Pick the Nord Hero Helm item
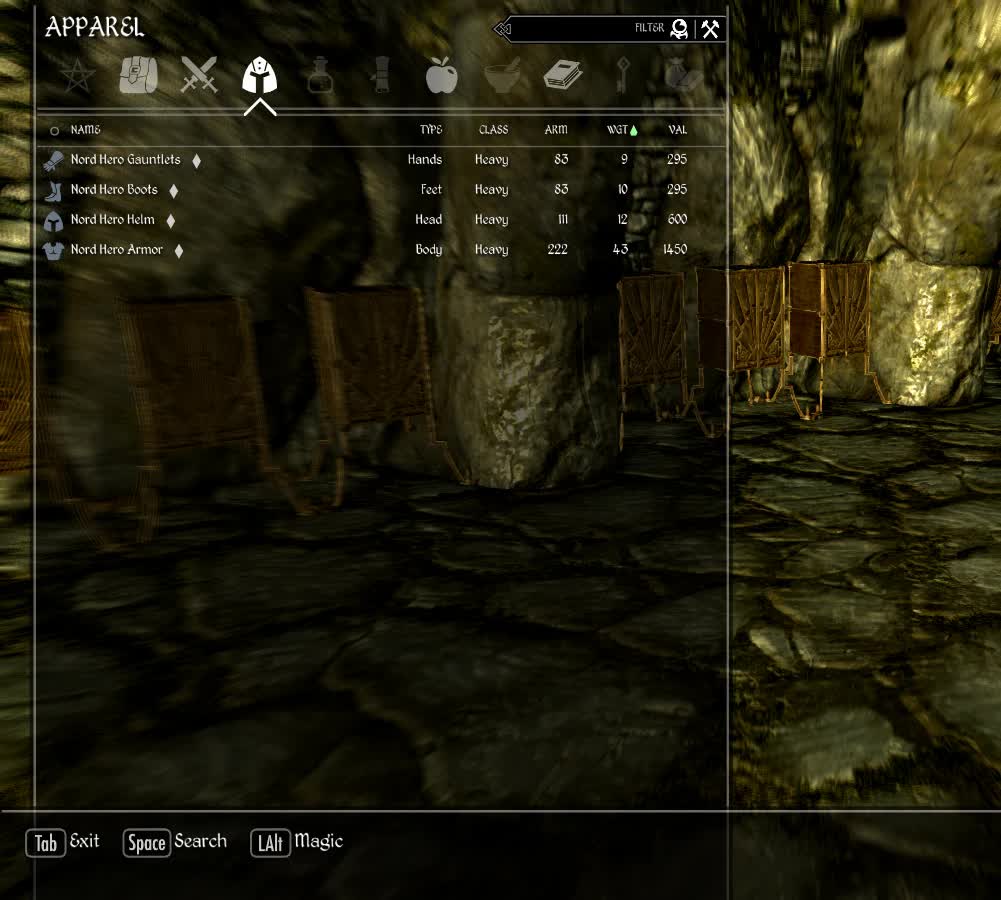Viewport: 1001px width, 900px height. click(x=112, y=220)
